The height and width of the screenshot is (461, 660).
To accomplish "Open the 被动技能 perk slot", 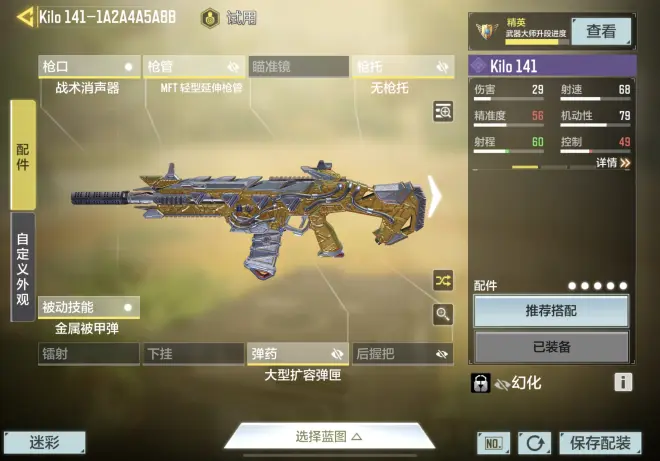I will coord(88,307).
